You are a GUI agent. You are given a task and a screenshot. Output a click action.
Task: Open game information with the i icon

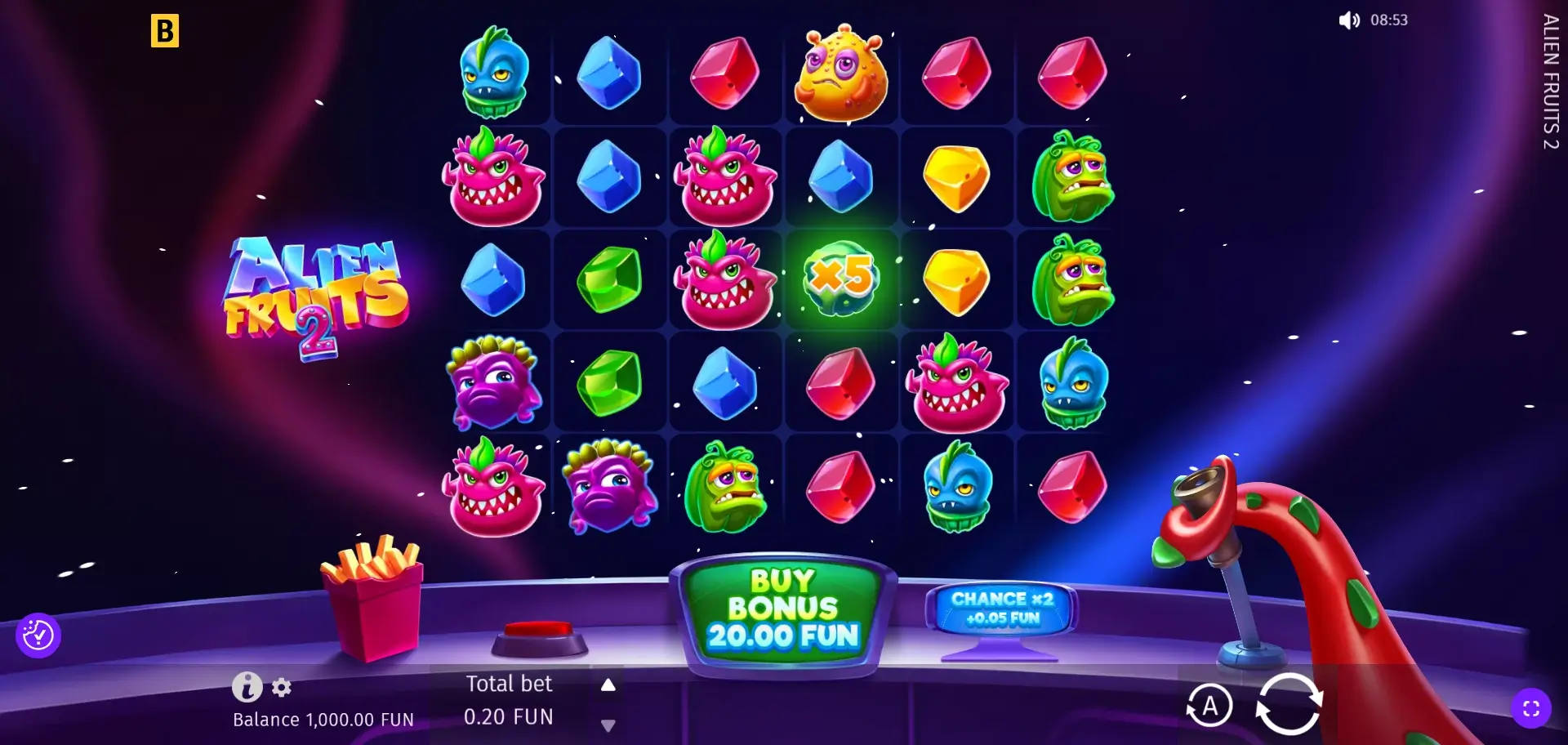(247, 688)
